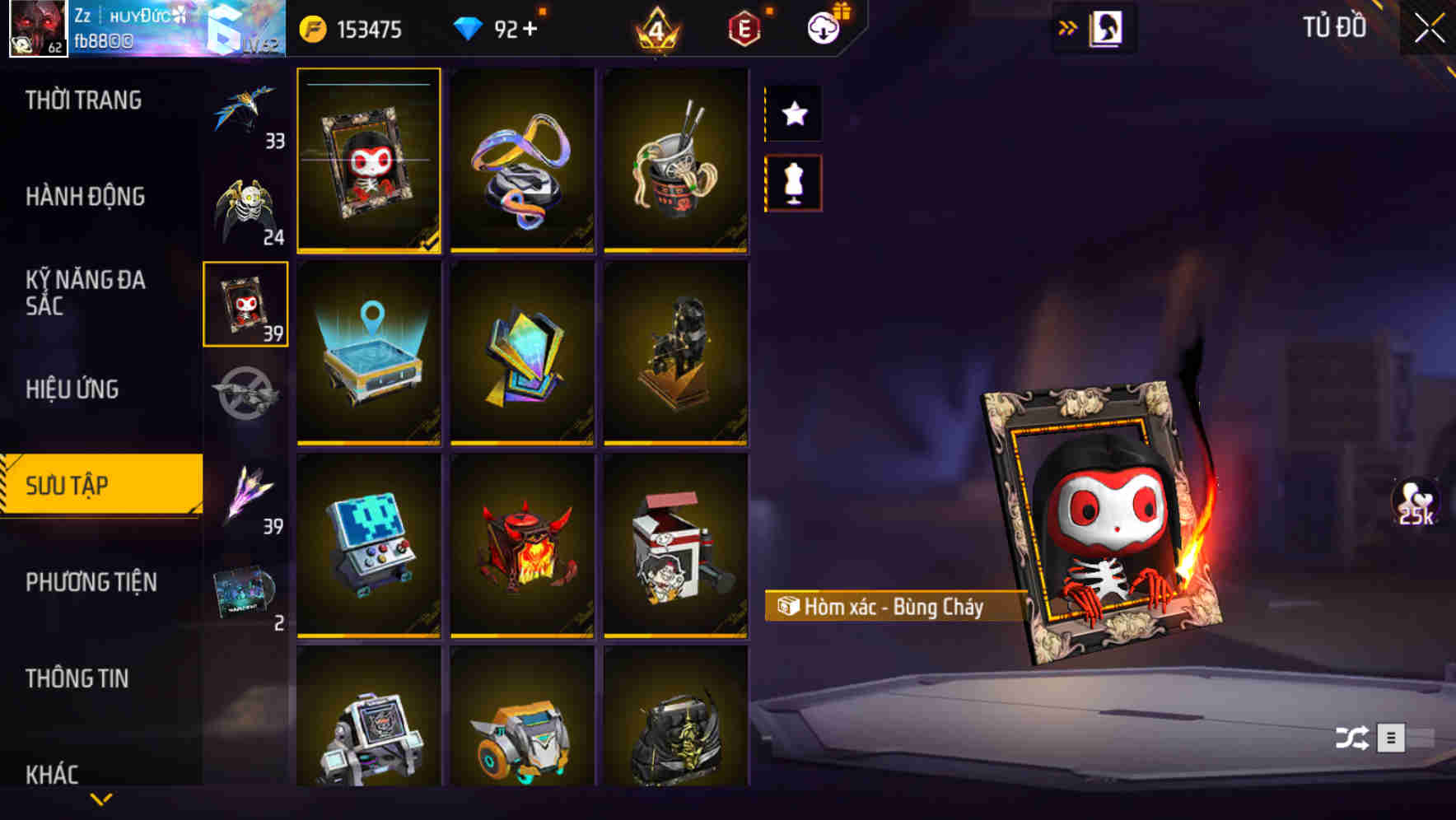The width and height of the screenshot is (1456, 820).
Task: Click the double-arrow expander near top right
Action: pyautogui.click(x=1066, y=27)
